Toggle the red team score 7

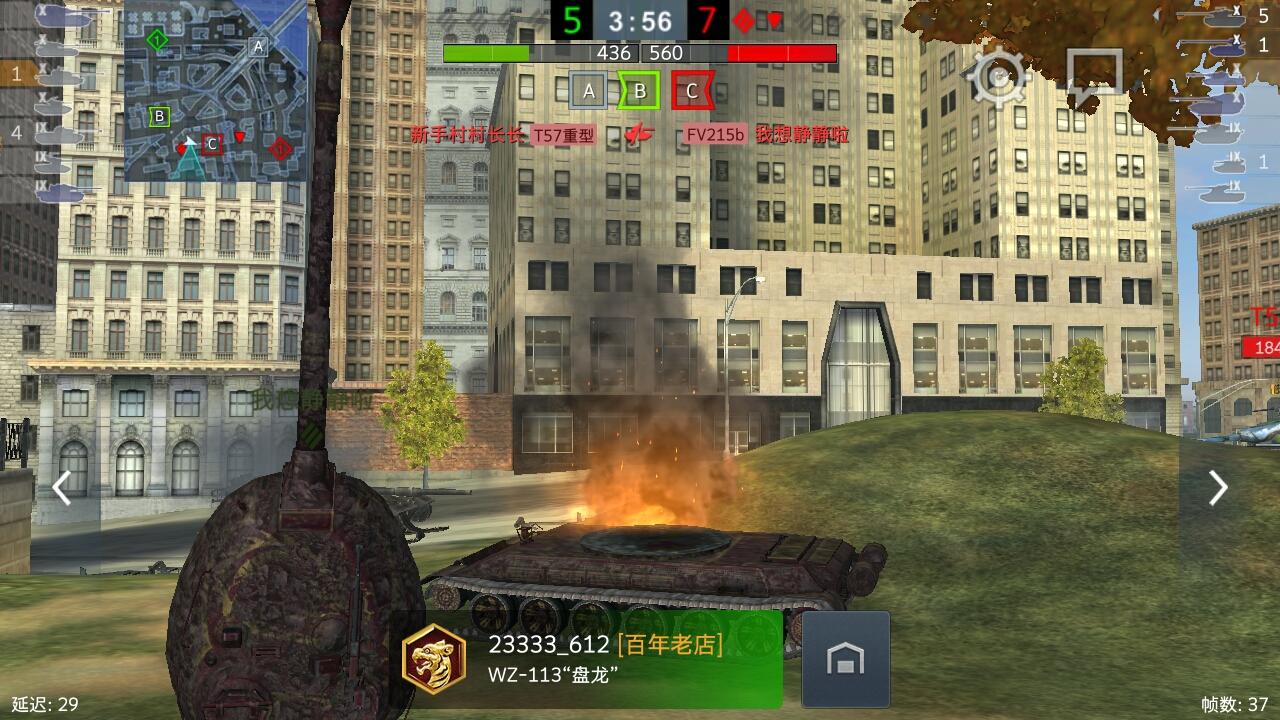click(706, 17)
